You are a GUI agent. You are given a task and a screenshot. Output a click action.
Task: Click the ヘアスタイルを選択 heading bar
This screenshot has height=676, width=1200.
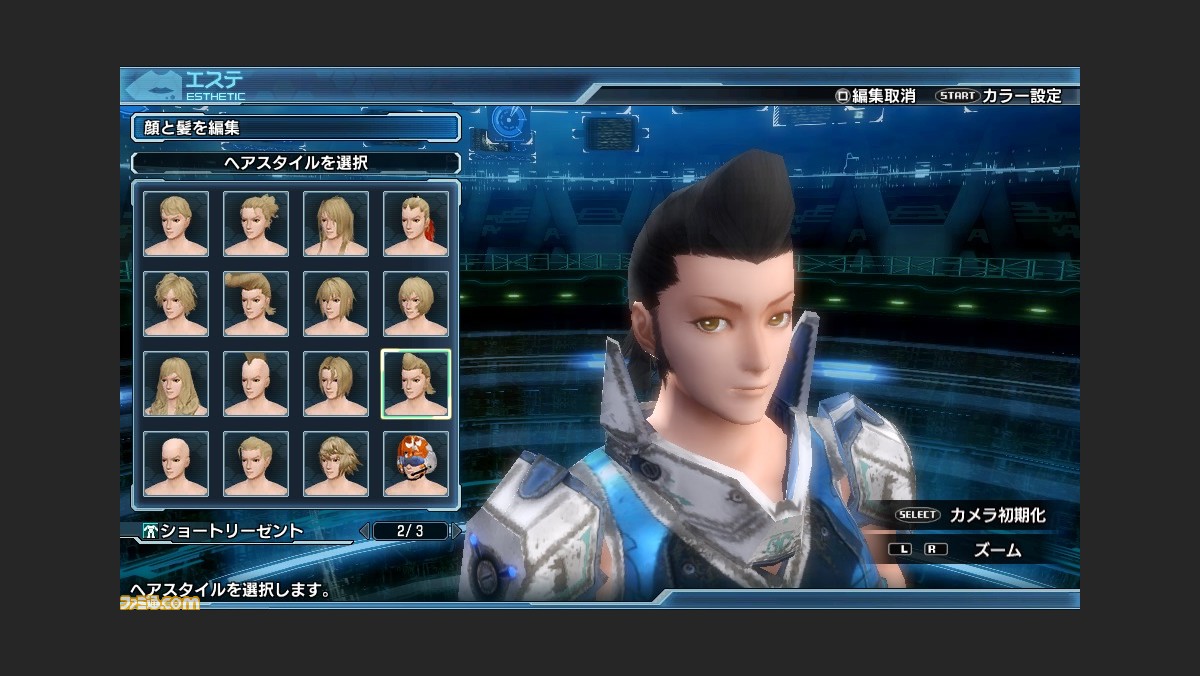pyautogui.click(x=296, y=162)
